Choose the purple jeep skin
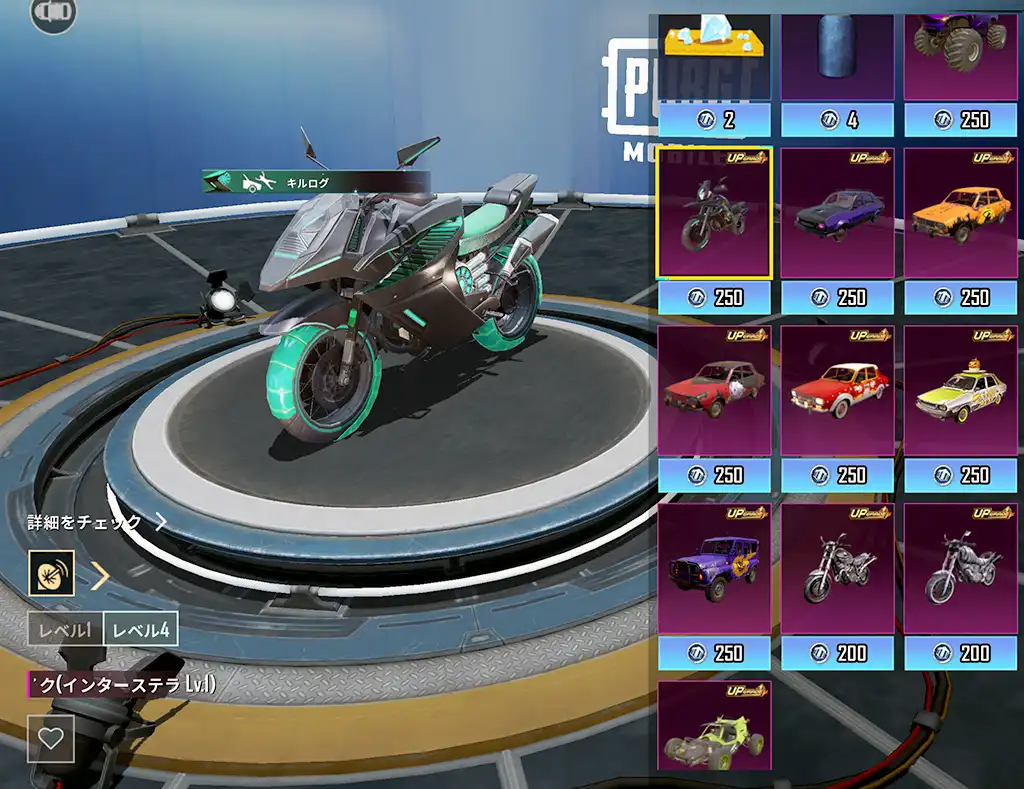This screenshot has width=1024, height=789. point(715,569)
